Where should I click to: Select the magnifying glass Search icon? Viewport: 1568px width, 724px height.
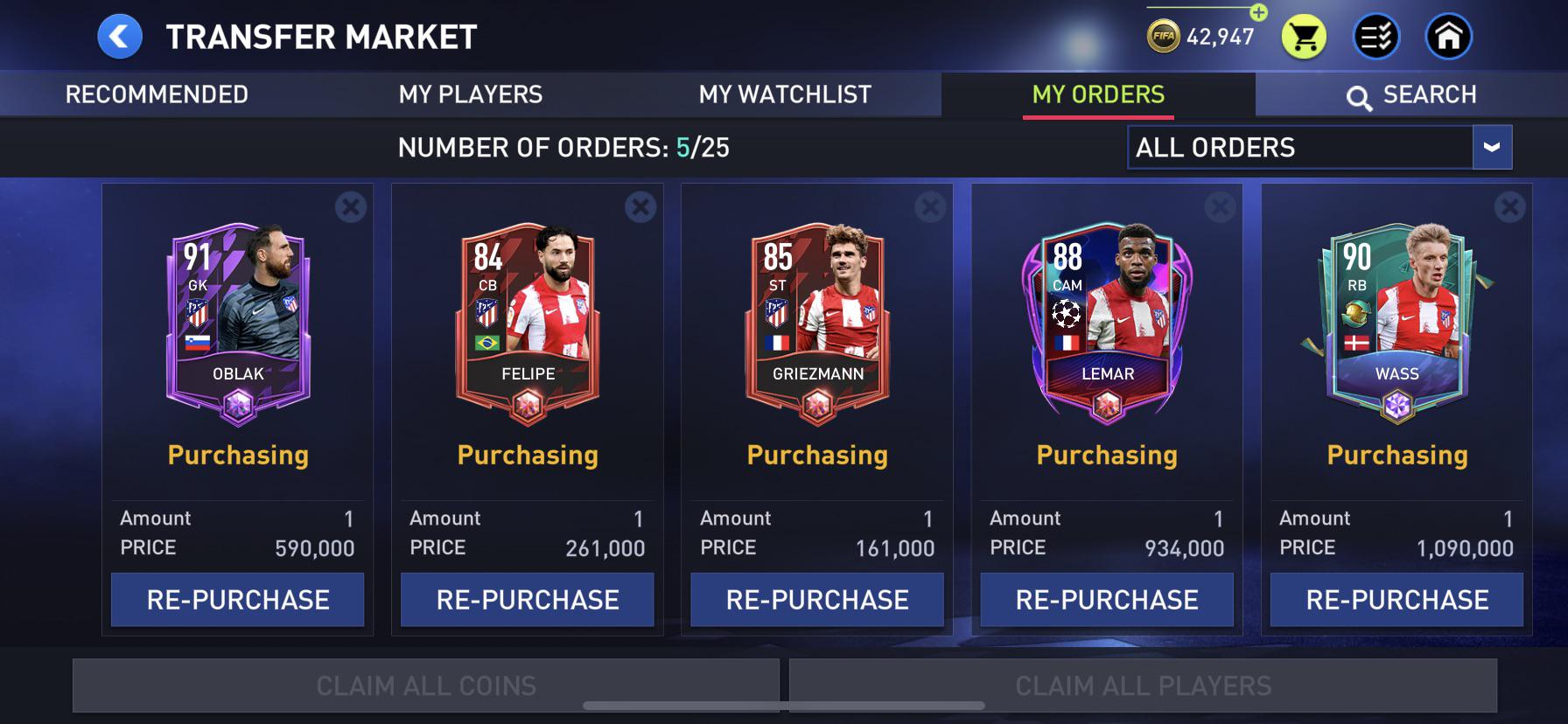coord(1359,95)
